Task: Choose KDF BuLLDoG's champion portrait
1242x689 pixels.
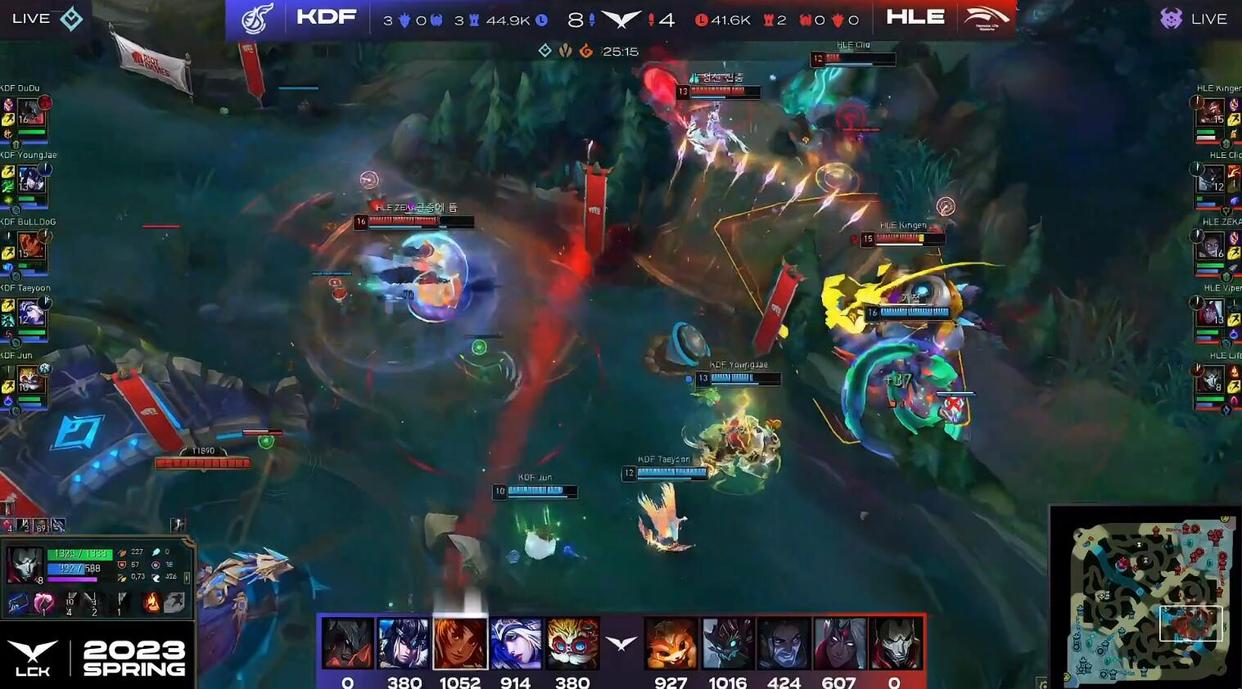Action: tap(30, 245)
